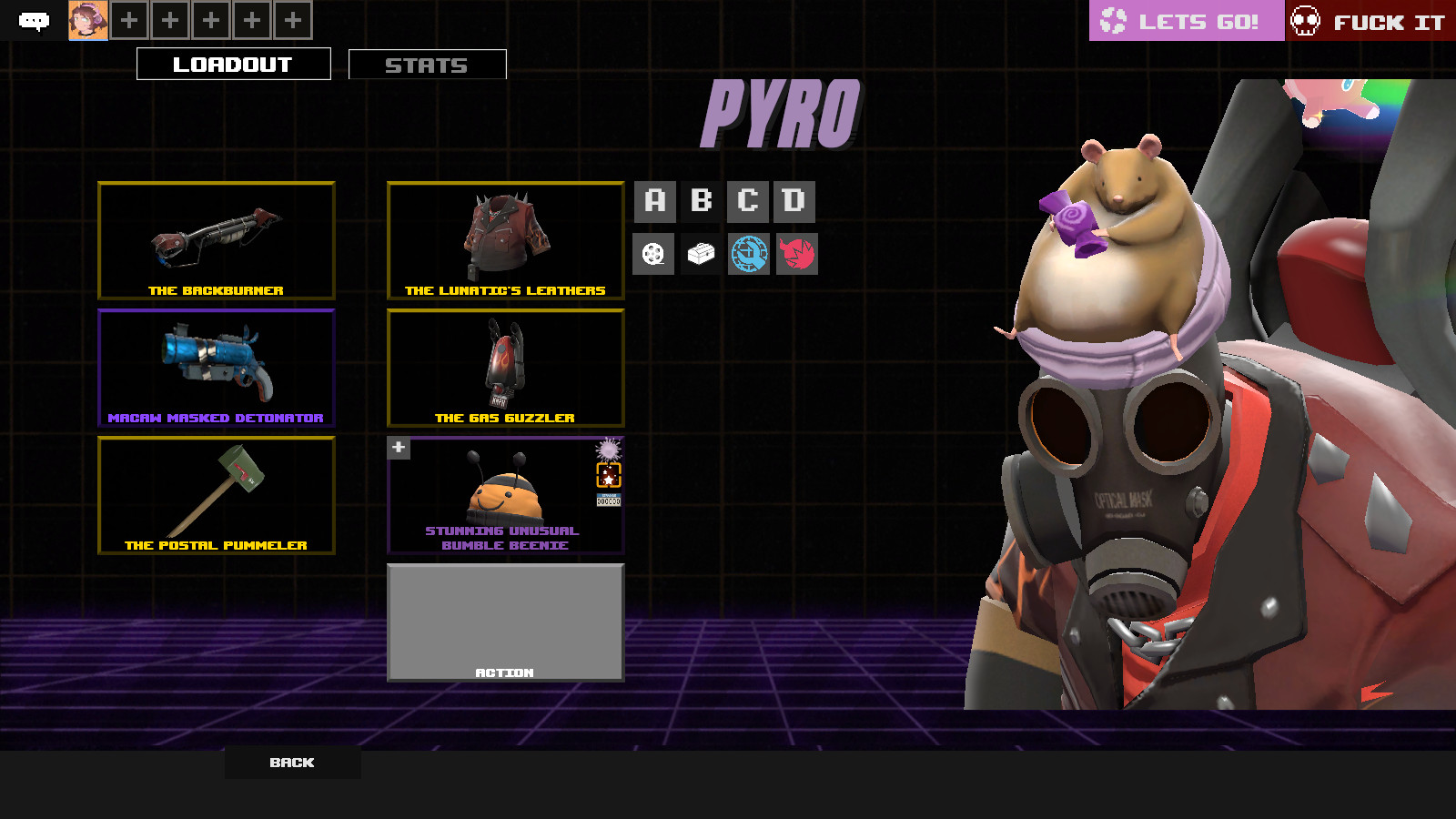This screenshot has width=1456, height=819.
Task: Select the red bird logo icon
Action: (x=796, y=254)
